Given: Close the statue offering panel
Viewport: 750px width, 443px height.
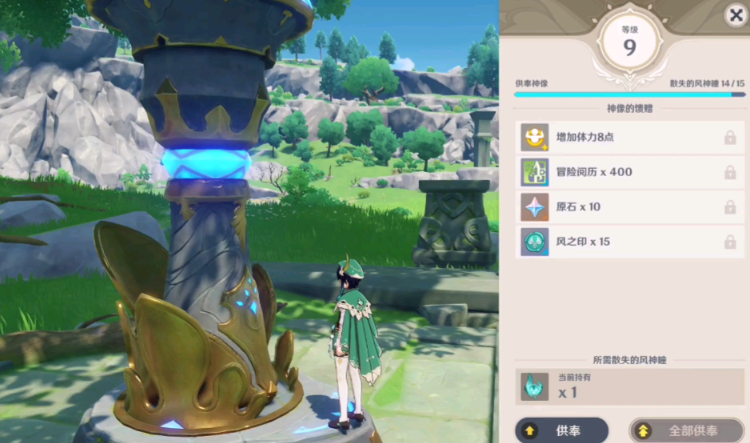Looking at the screenshot, I should [735, 14].
